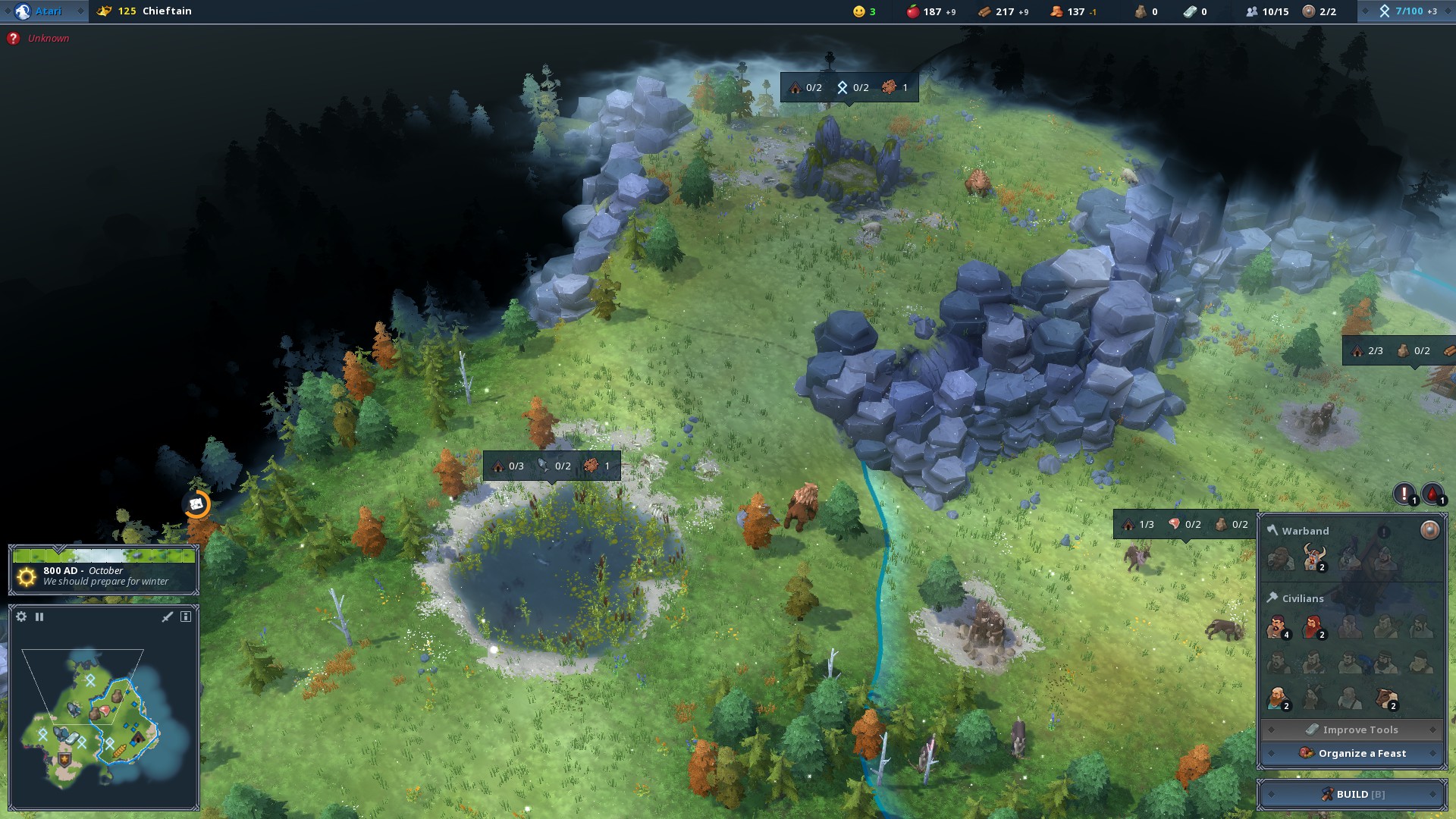This screenshot has width=1456, height=819.
Task: Toggle the sword icon above the minimap
Action: pos(168,617)
